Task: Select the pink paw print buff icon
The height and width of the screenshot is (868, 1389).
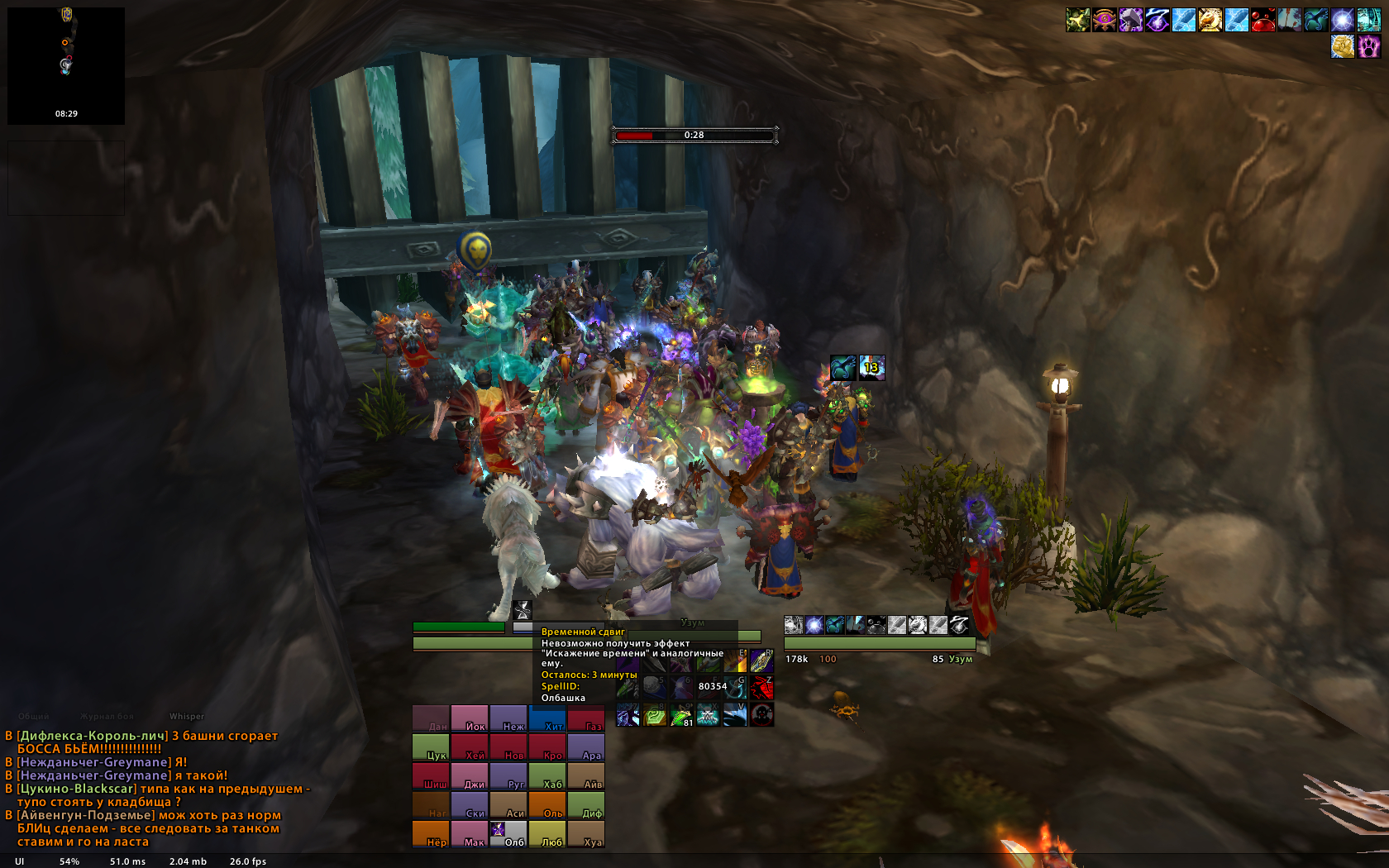Action: [x=1368, y=46]
